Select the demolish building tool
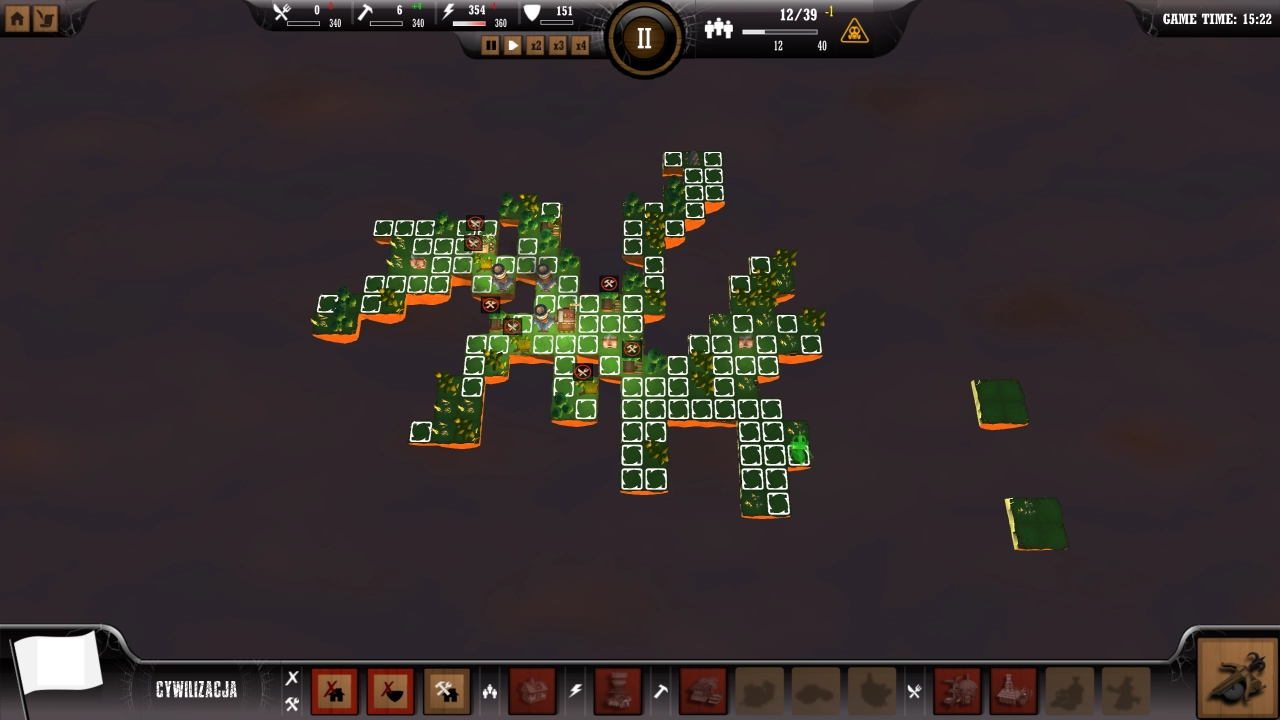 (335, 690)
